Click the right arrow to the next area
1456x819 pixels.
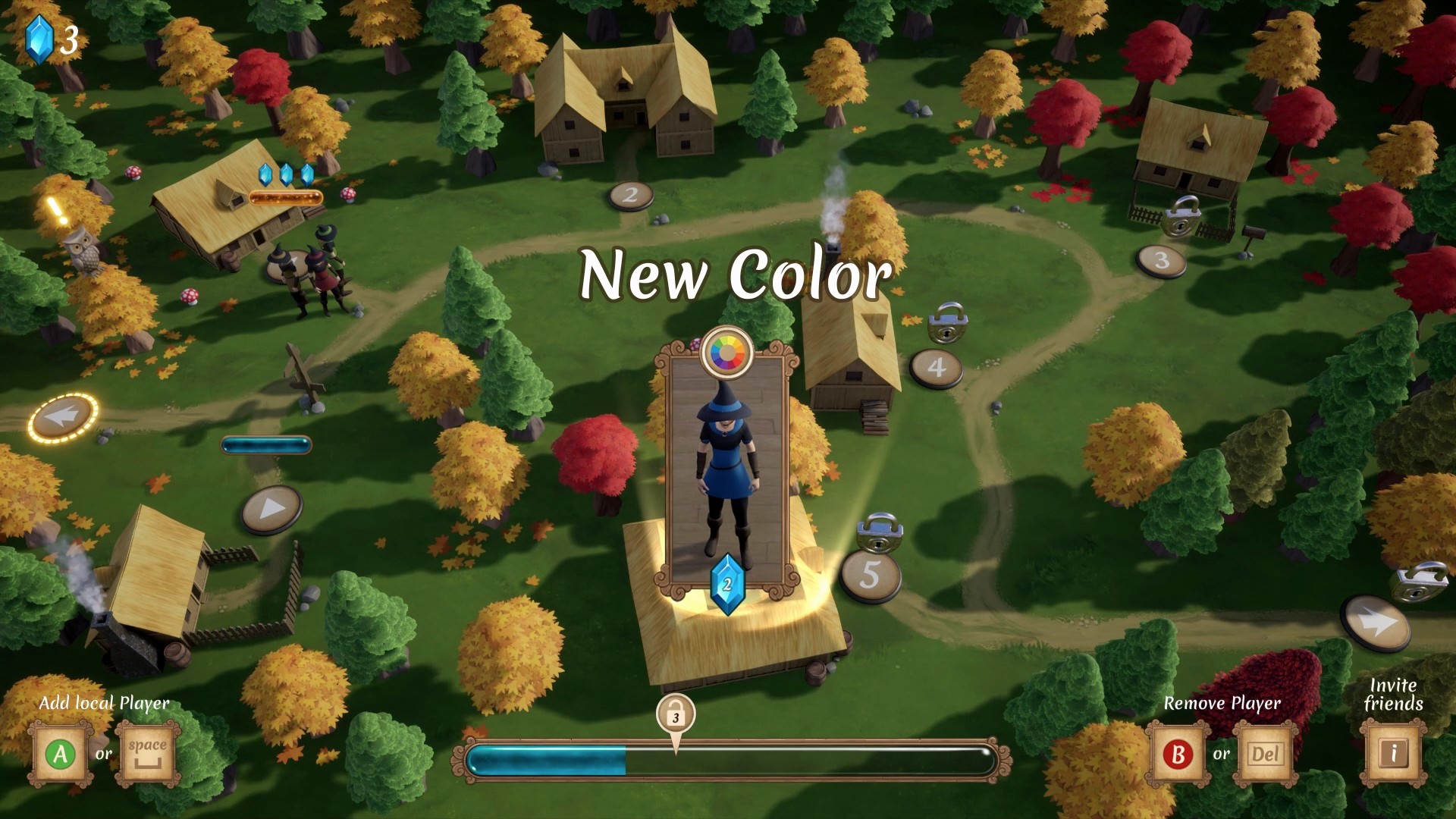tap(1375, 623)
